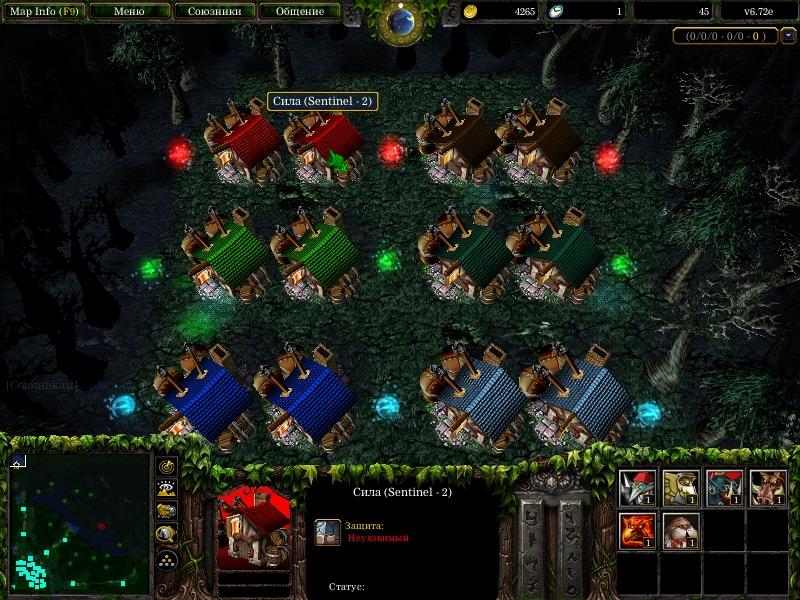Open the Map Info (F9) panel

click(x=44, y=11)
